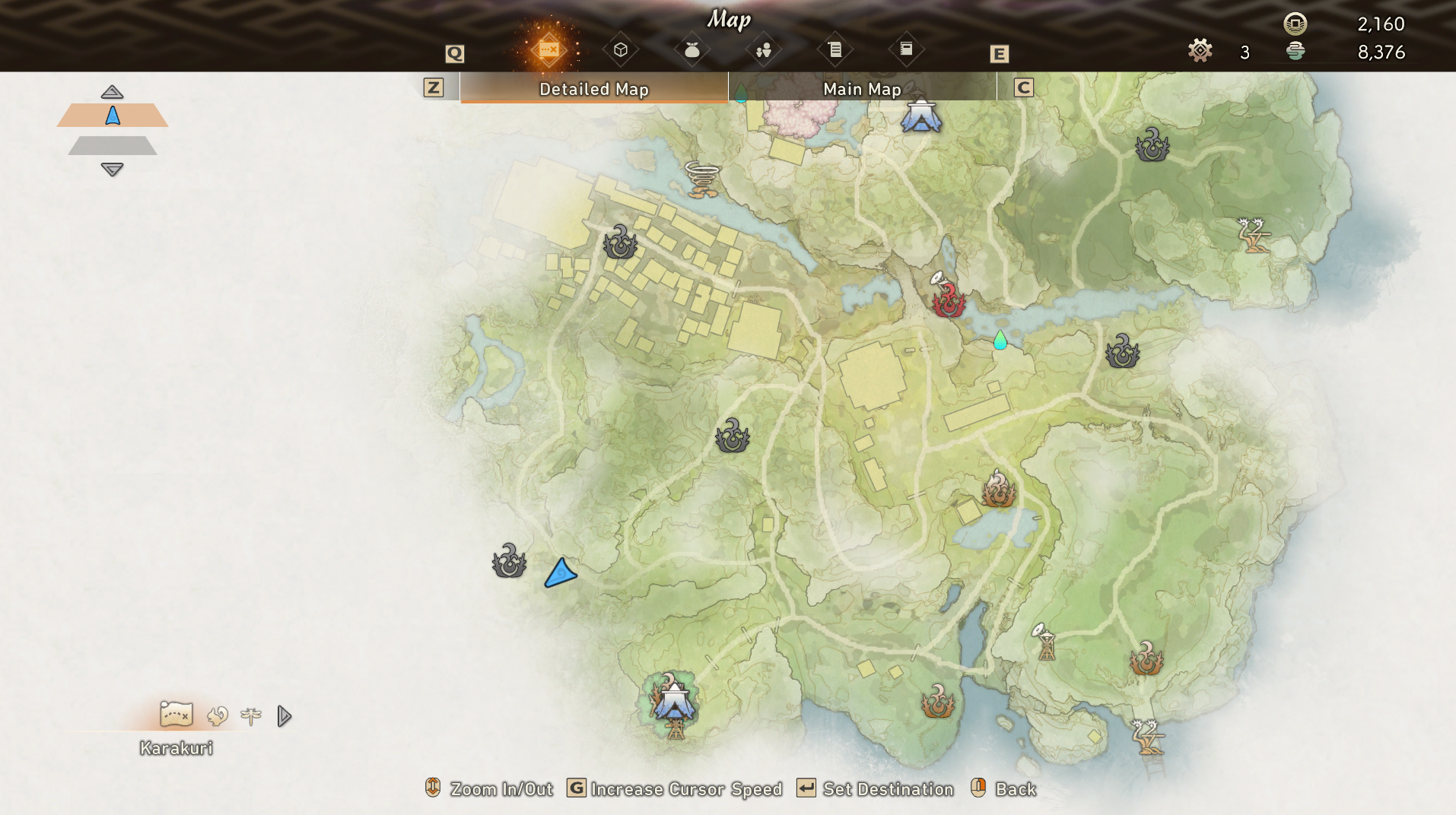Screen dimensions: 1456x815
Task: Select the red dragon pit marker
Action: pos(949,300)
